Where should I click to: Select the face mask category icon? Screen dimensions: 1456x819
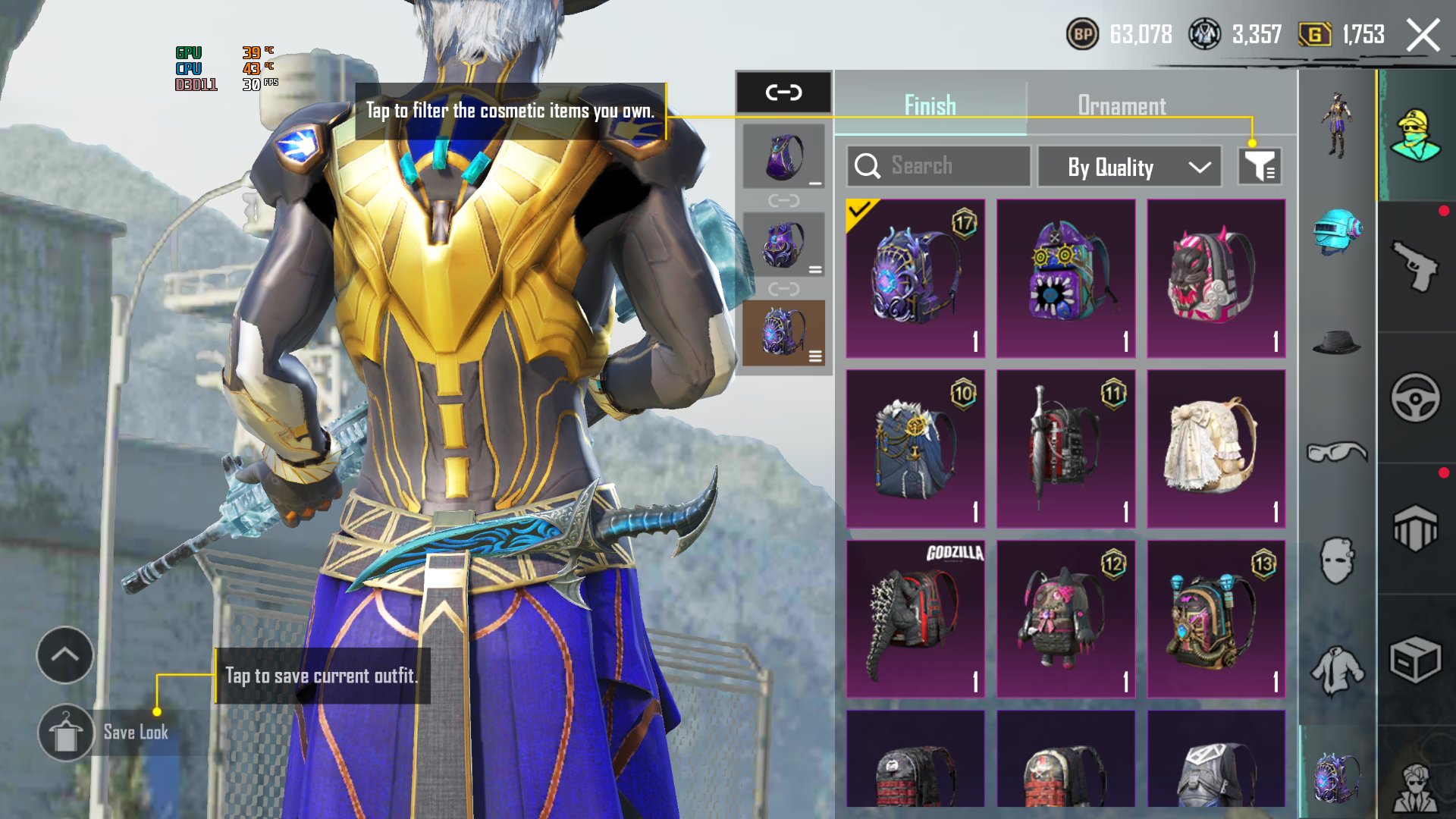click(1337, 561)
